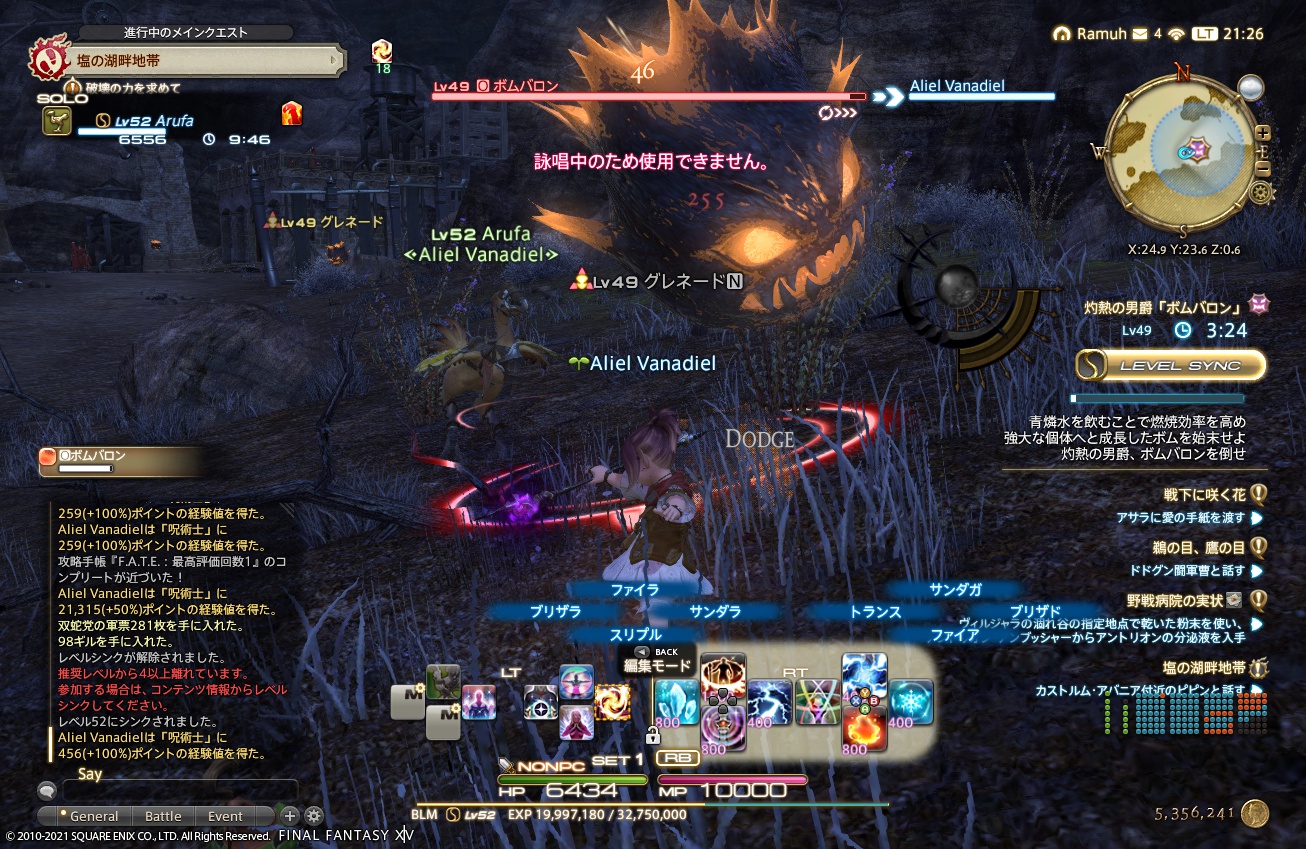This screenshot has height=849, width=1306.
Task: Click the BACK button above the hotbar
Action: coord(641,650)
